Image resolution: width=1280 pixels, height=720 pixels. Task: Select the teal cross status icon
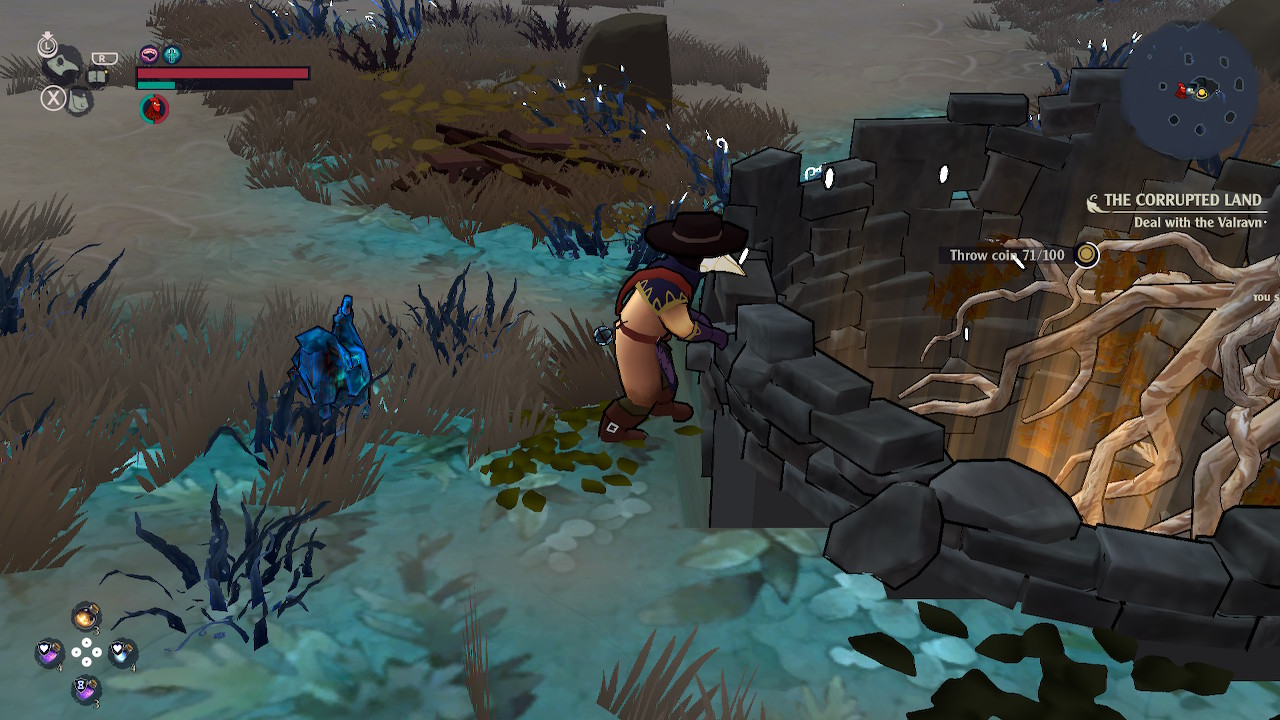[x=172, y=55]
